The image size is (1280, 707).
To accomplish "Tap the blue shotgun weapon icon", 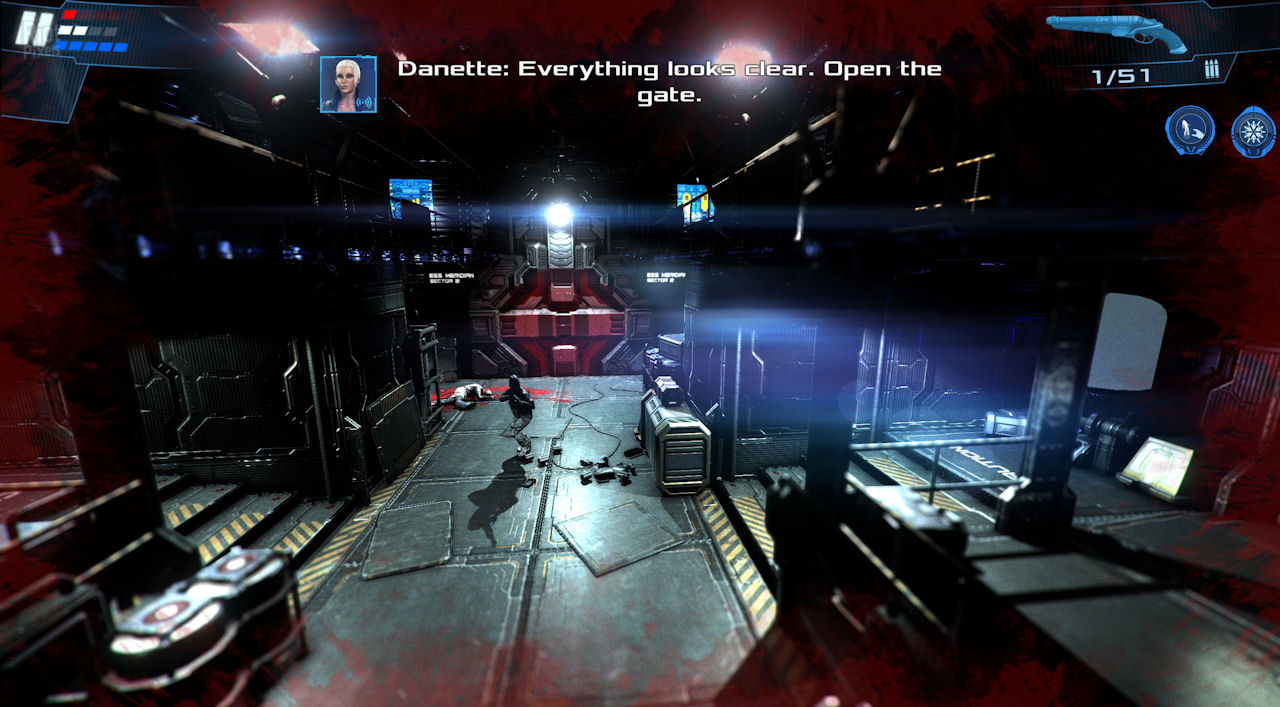I will tap(1117, 34).
